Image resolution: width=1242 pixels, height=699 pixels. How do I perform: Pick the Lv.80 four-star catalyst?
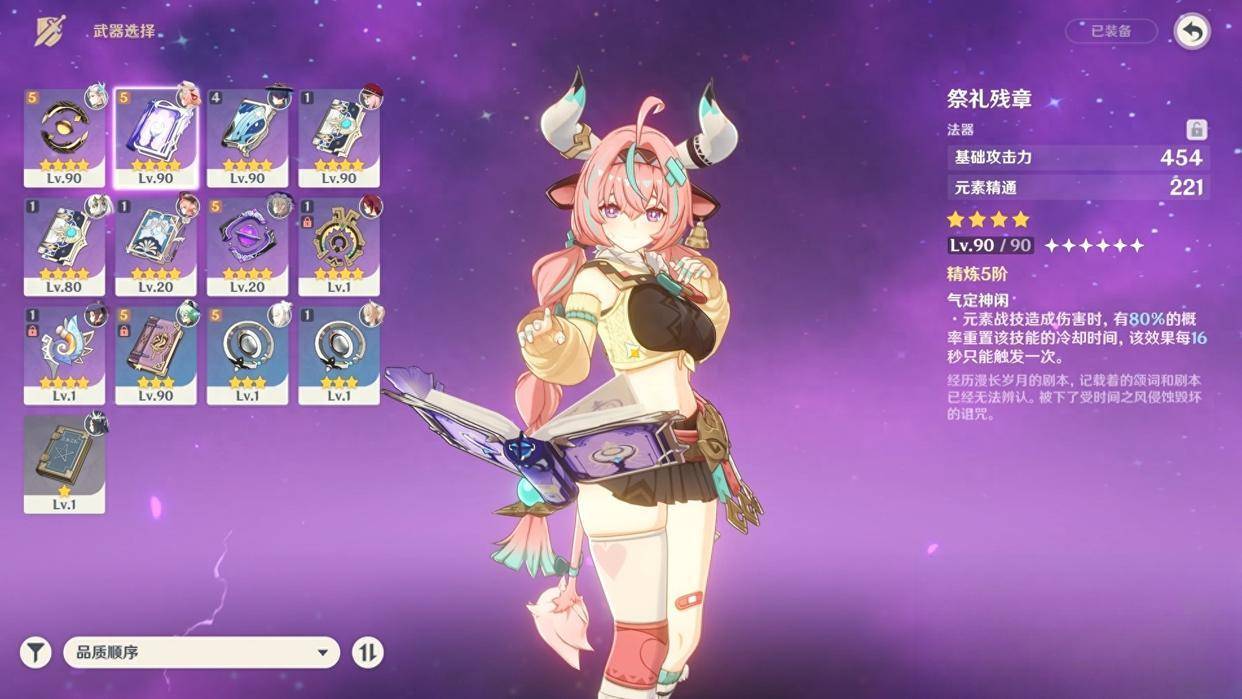(64, 246)
